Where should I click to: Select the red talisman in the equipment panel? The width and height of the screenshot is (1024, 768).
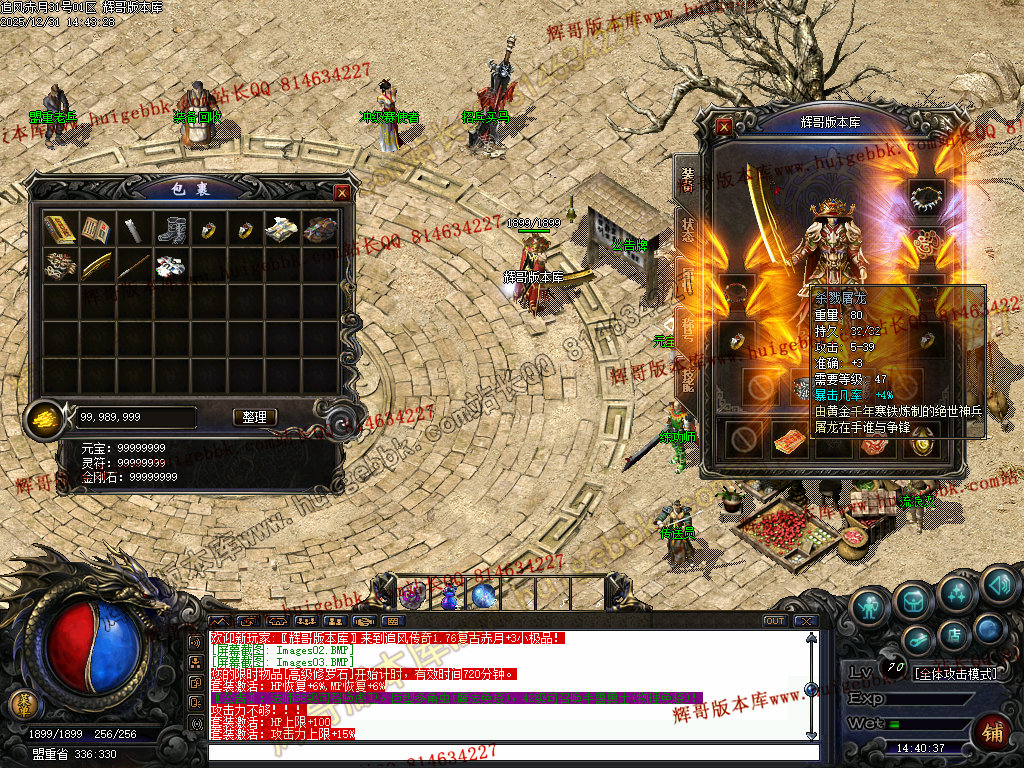click(790, 439)
